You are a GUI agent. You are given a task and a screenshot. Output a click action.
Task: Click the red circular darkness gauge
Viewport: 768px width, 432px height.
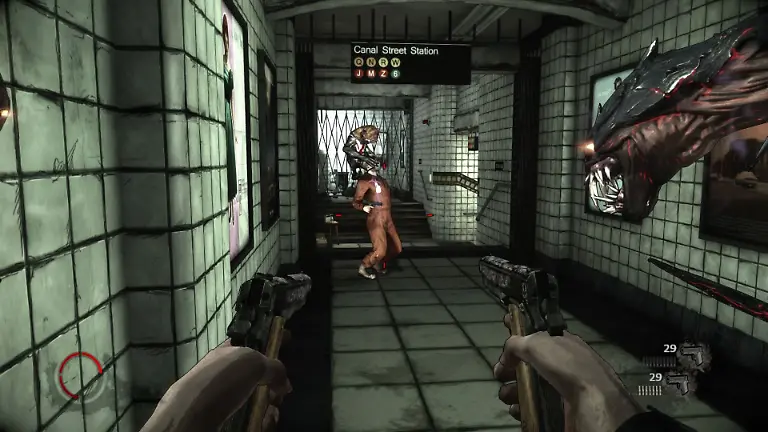79,375
